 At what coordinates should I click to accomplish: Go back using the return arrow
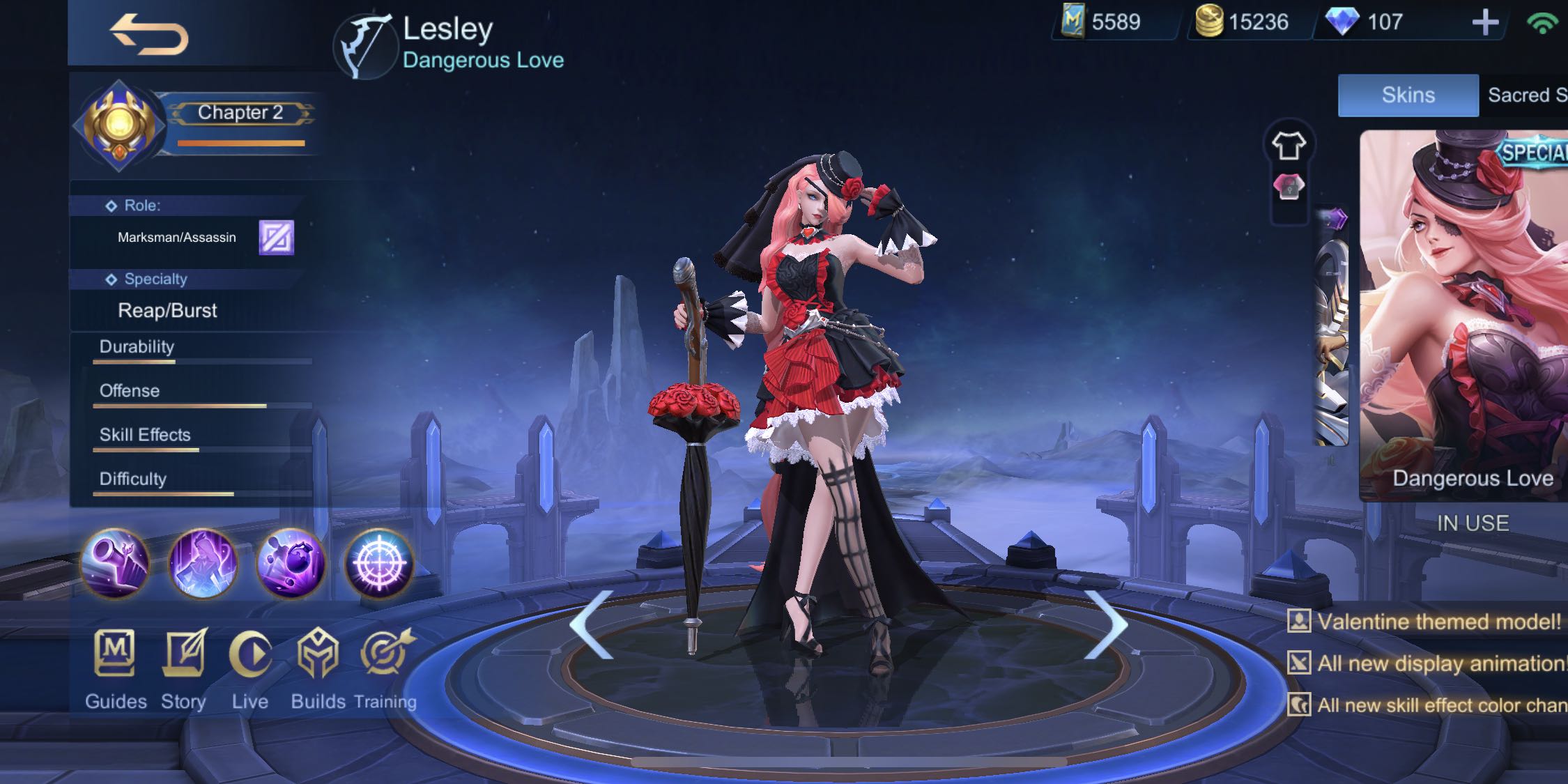[x=152, y=35]
